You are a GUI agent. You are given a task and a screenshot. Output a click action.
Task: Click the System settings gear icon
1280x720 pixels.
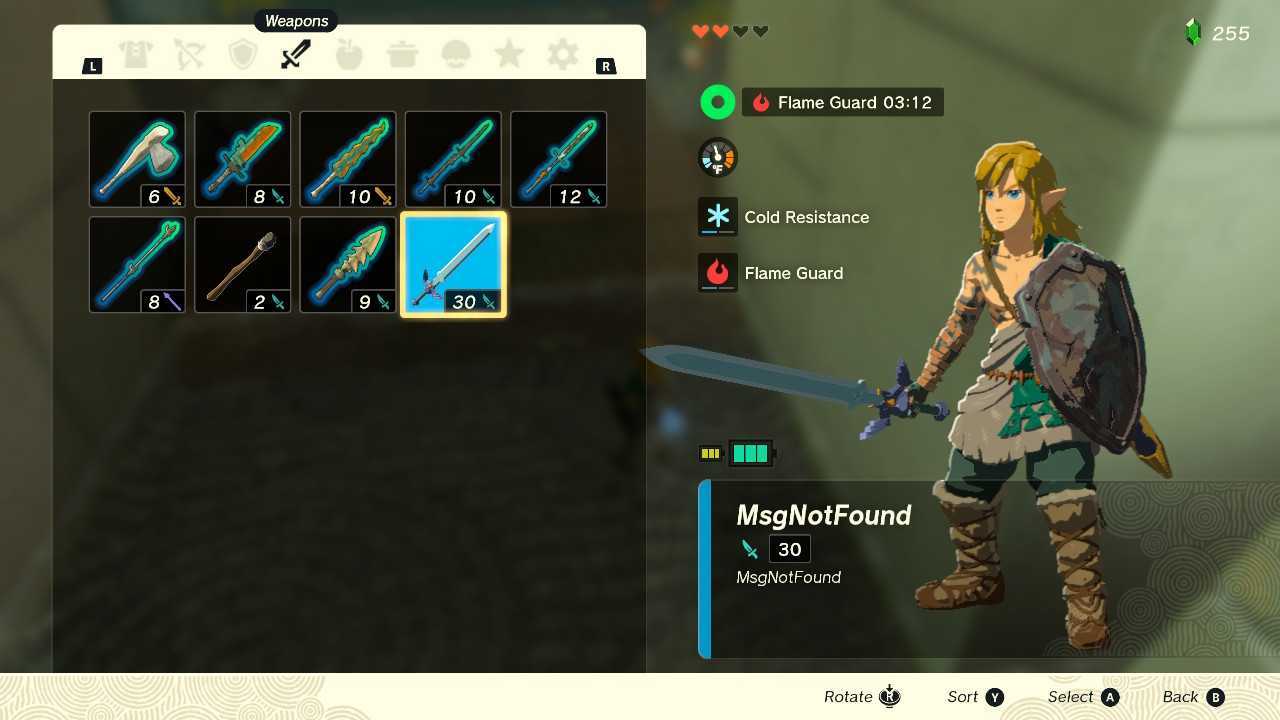click(x=561, y=54)
